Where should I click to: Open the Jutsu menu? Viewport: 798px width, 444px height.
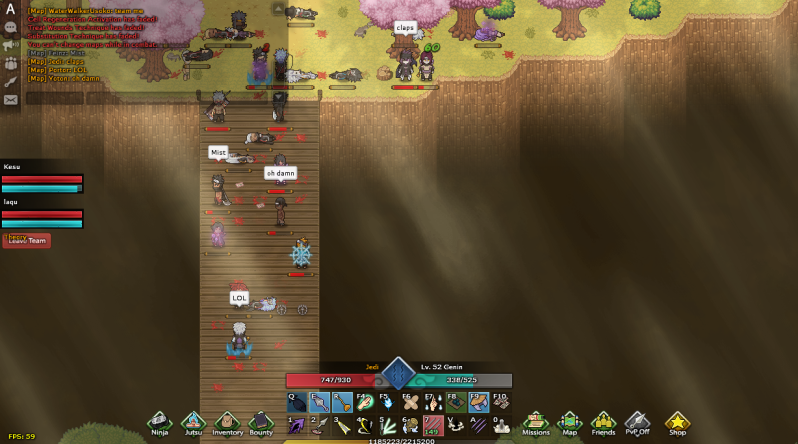pos(193,422)
